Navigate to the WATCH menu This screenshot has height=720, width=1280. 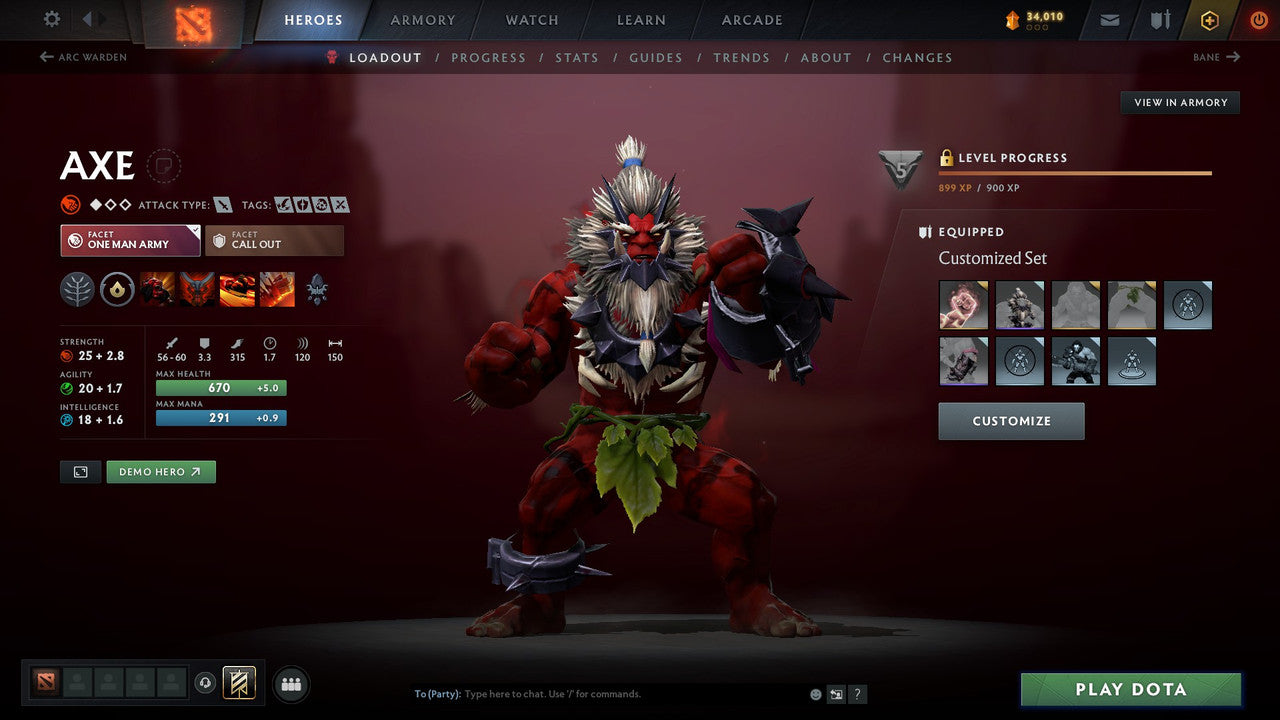[x=531, y=19]
